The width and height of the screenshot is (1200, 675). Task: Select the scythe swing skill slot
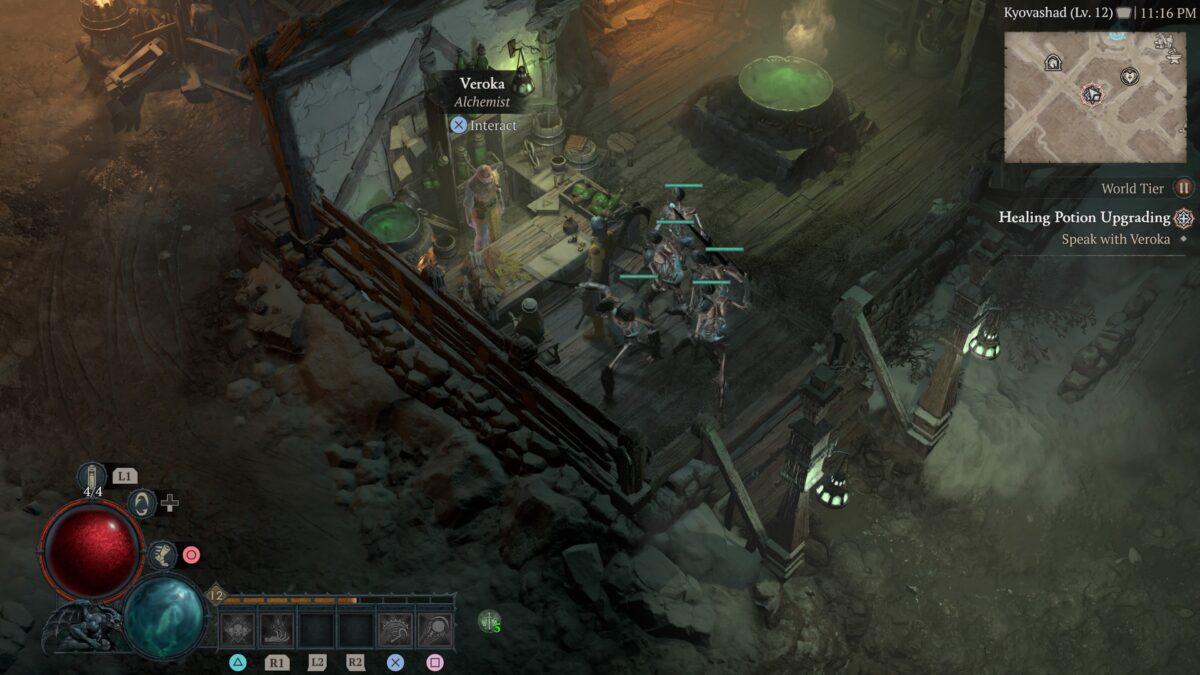(x=435, y=630)
